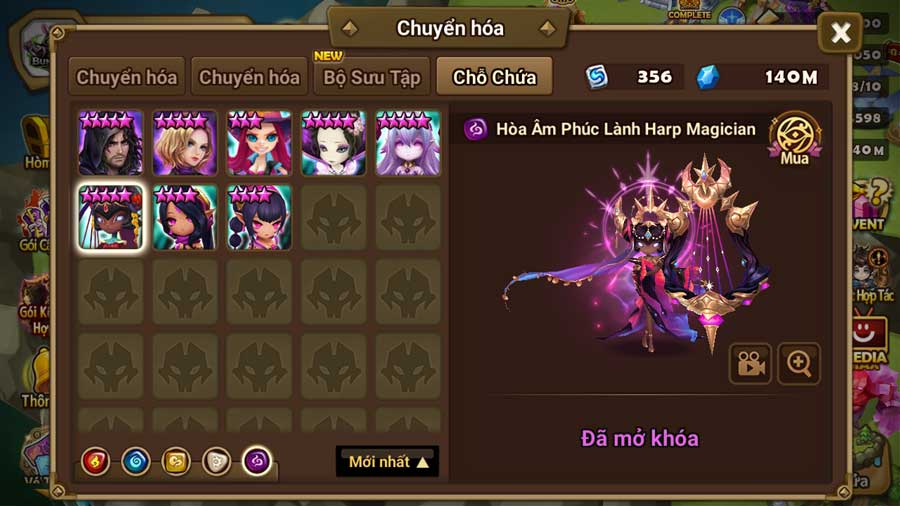Image resolution: width=900 pixels, height=506 pixels.
Task: Select the four-star elf with black hair and headband
Action: (x=185, y=217)
